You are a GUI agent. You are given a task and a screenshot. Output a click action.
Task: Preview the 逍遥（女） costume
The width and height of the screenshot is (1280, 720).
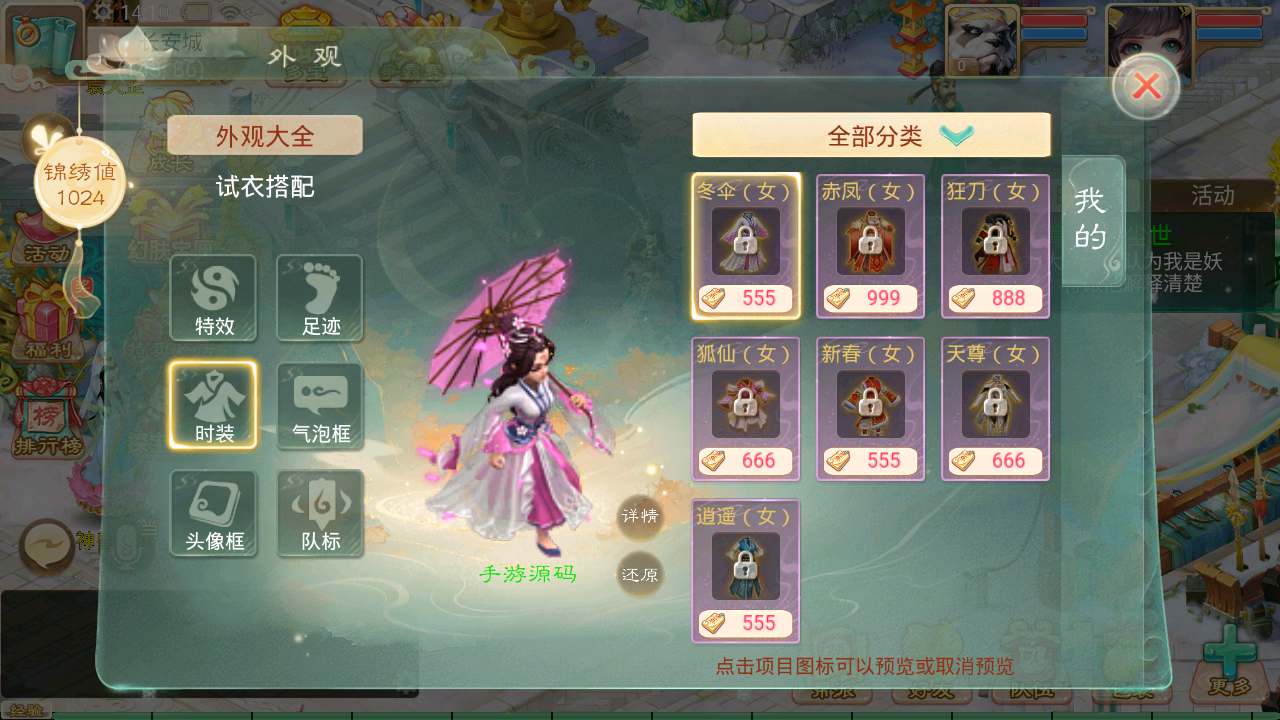pos(745,568)
